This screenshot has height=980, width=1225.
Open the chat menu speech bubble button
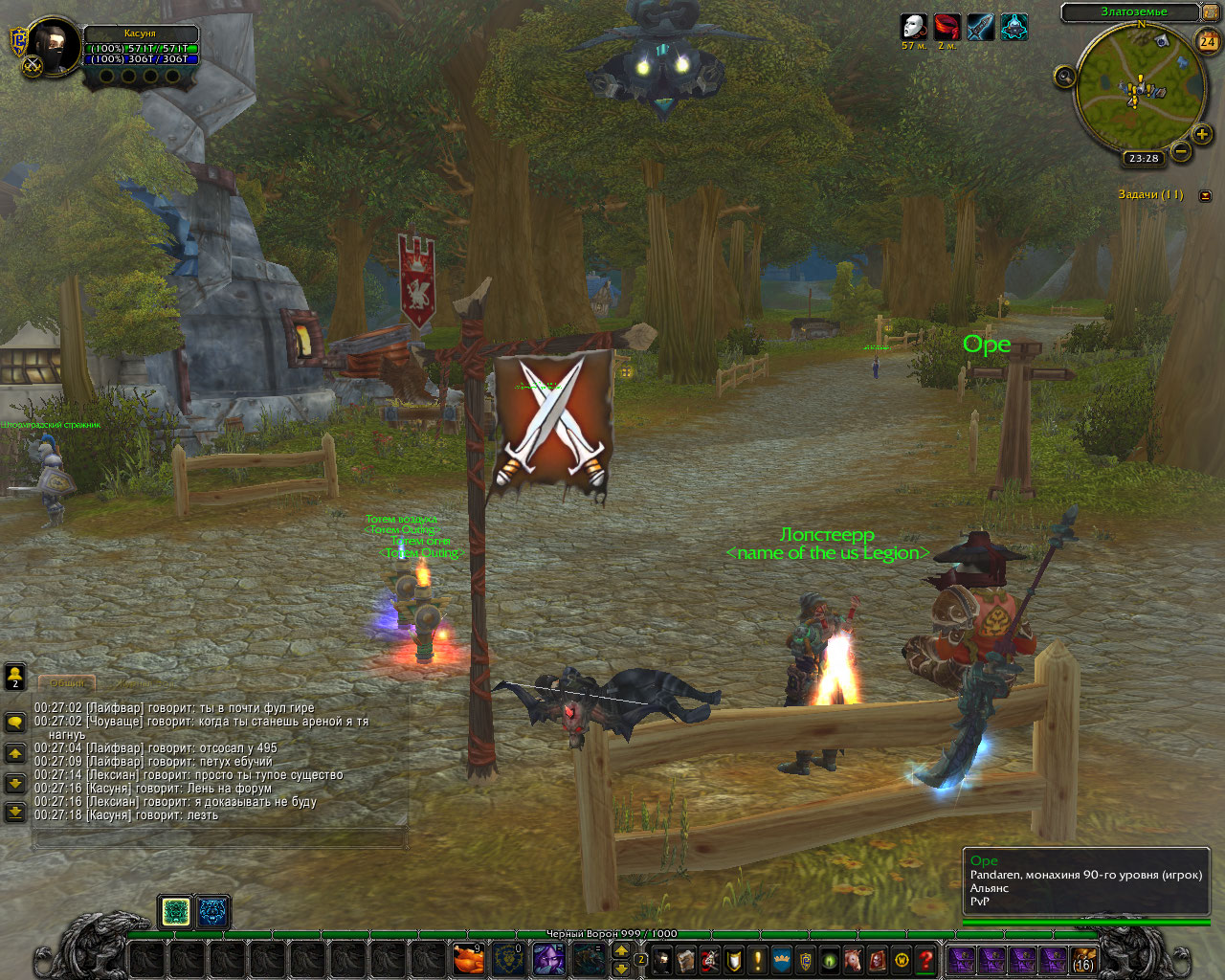15,723
